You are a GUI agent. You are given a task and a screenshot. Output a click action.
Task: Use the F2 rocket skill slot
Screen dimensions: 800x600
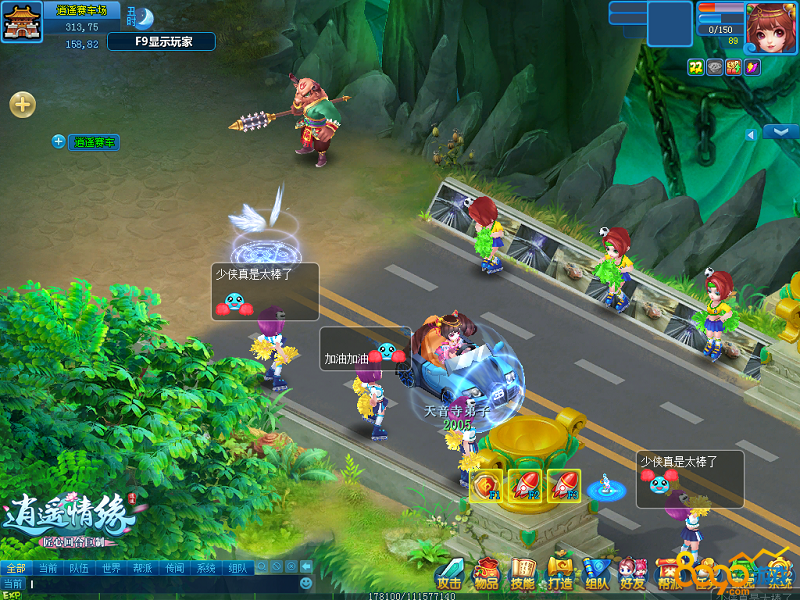coord(525,486)
